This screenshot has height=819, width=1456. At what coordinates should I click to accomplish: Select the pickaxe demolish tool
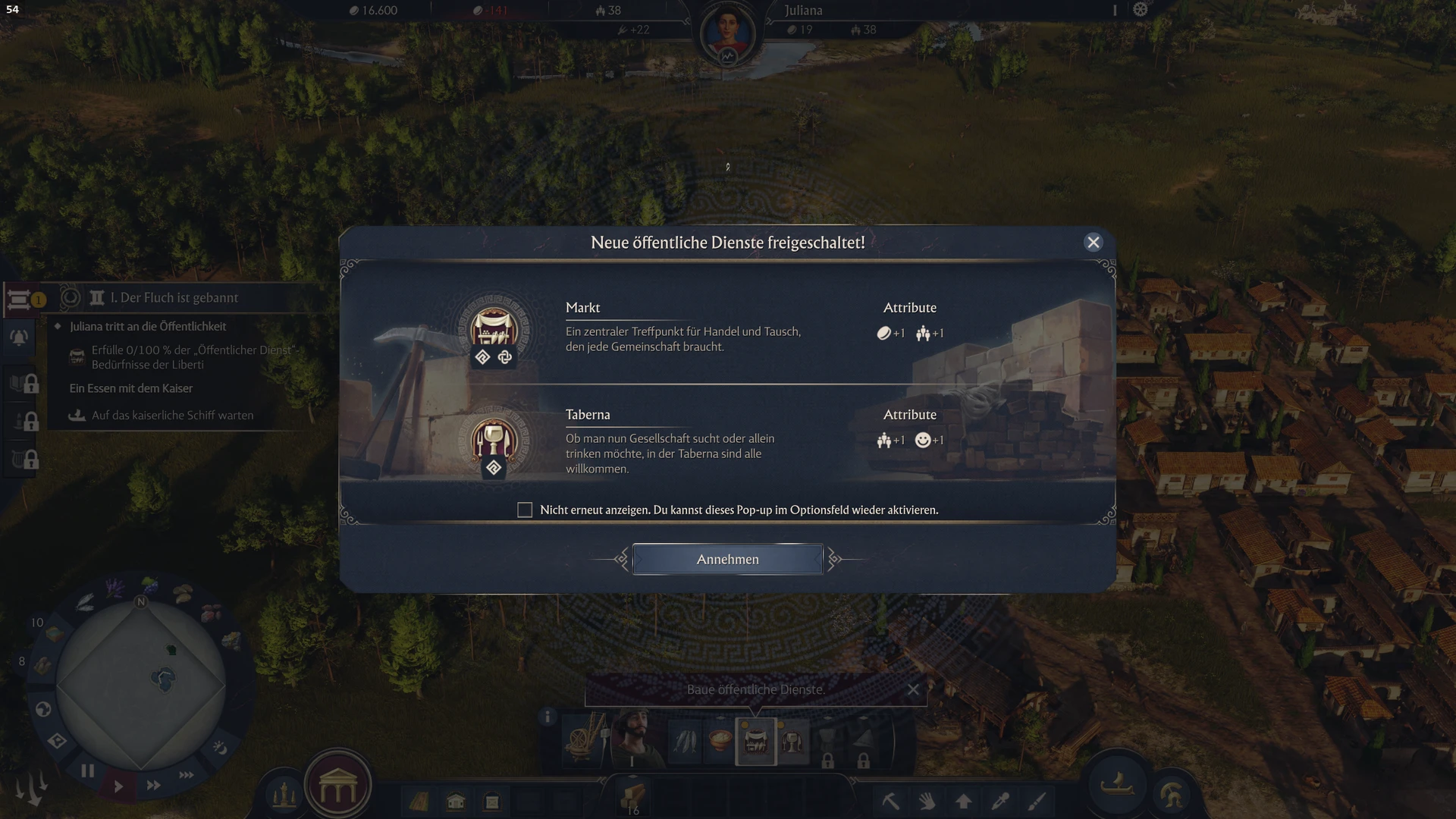[x=890, y=801]
